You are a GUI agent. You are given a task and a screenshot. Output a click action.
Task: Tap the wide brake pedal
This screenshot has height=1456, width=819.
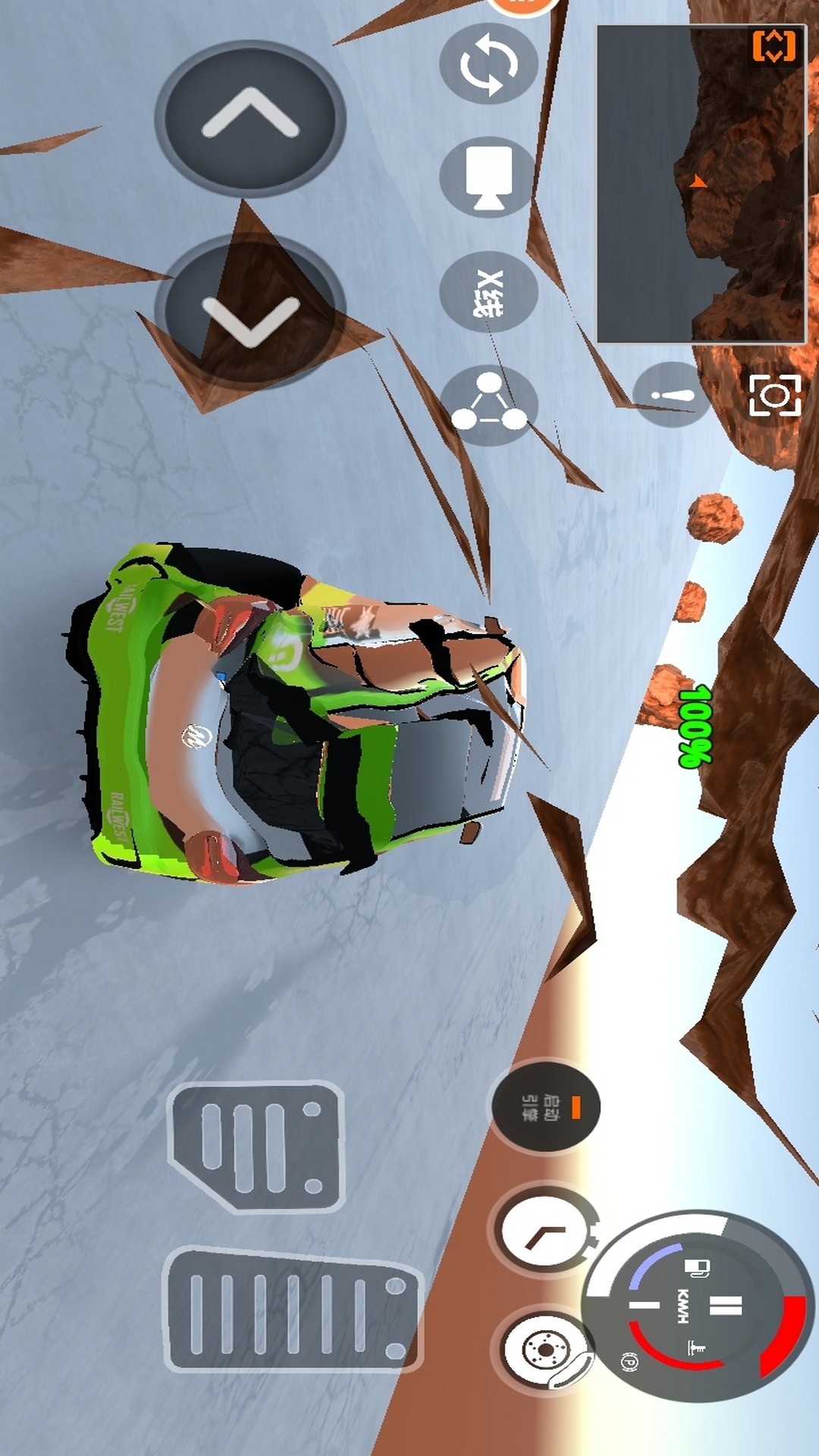(x=258, y=1147)
